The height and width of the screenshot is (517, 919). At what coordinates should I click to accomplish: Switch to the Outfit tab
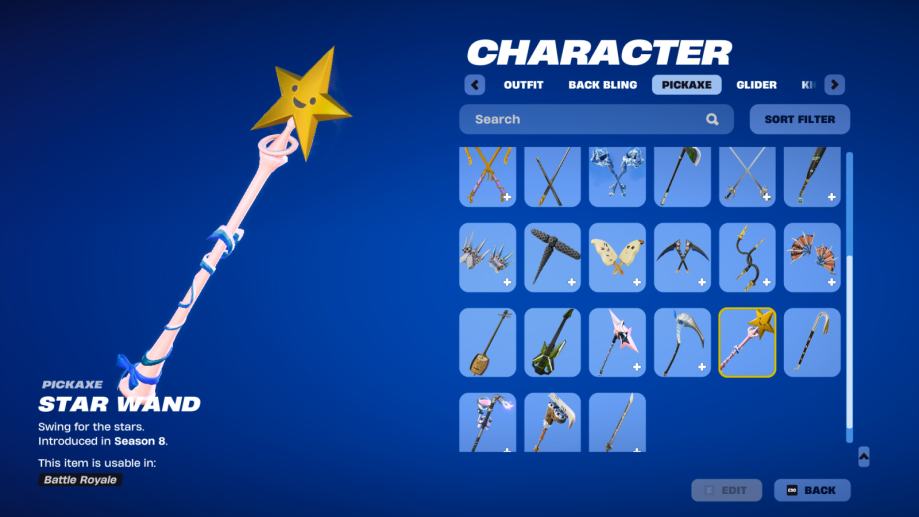pyautogui.click(x=523, y=85)
